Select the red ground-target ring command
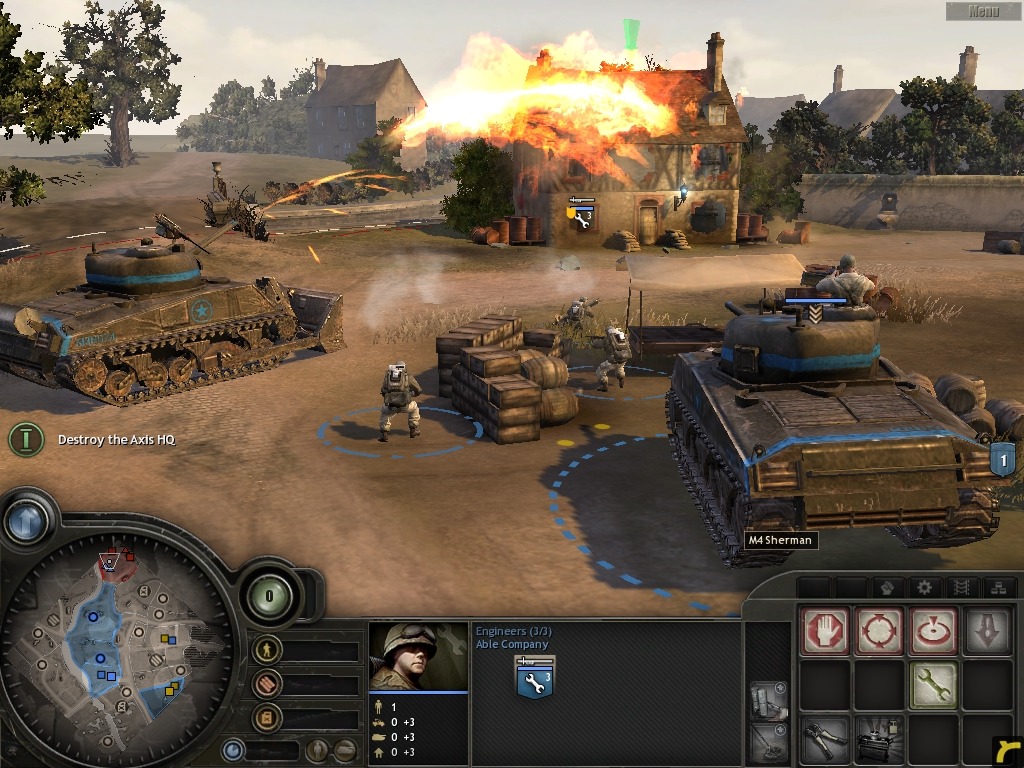This screenshot has width=1024, height=768. point(933,631)
